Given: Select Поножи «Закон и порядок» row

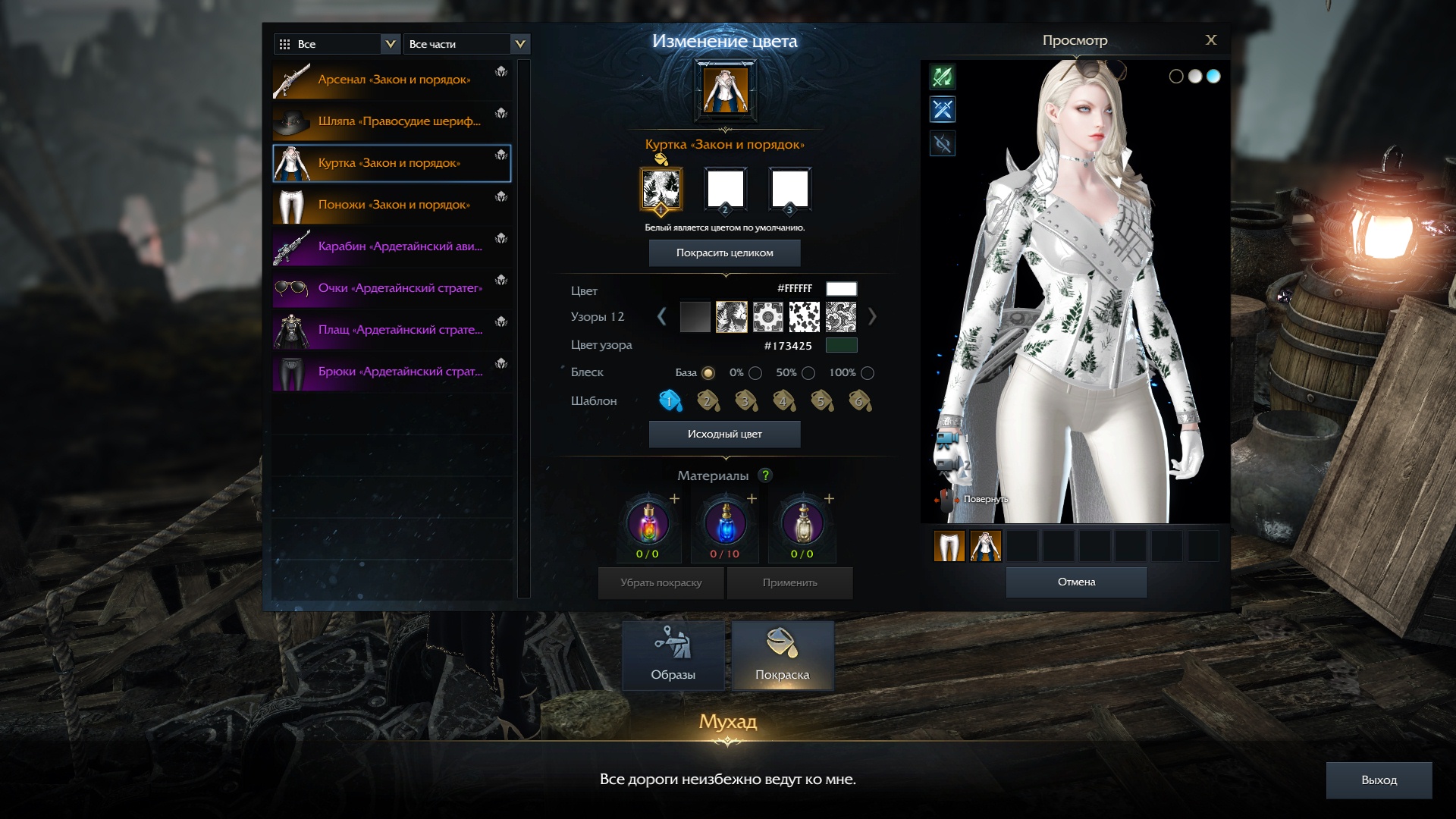Looking at the screenshot, I should pos(391,205).
